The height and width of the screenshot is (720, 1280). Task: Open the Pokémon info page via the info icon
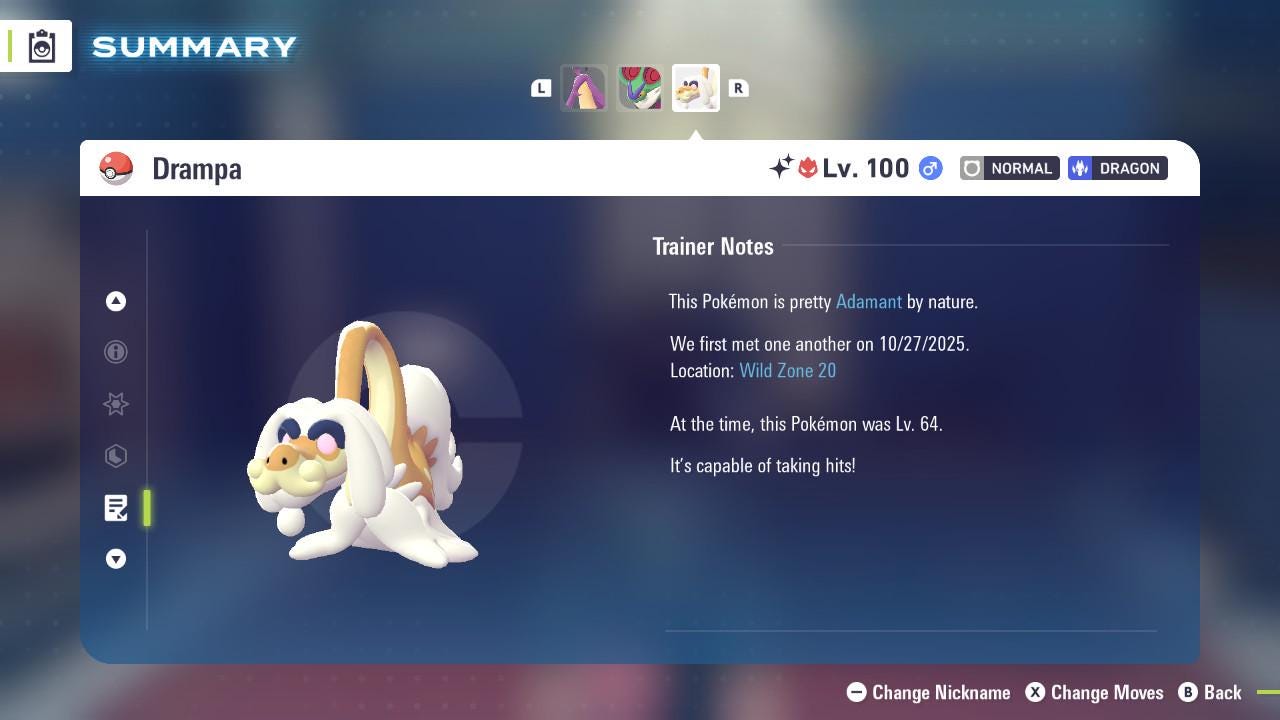(116, 352)
